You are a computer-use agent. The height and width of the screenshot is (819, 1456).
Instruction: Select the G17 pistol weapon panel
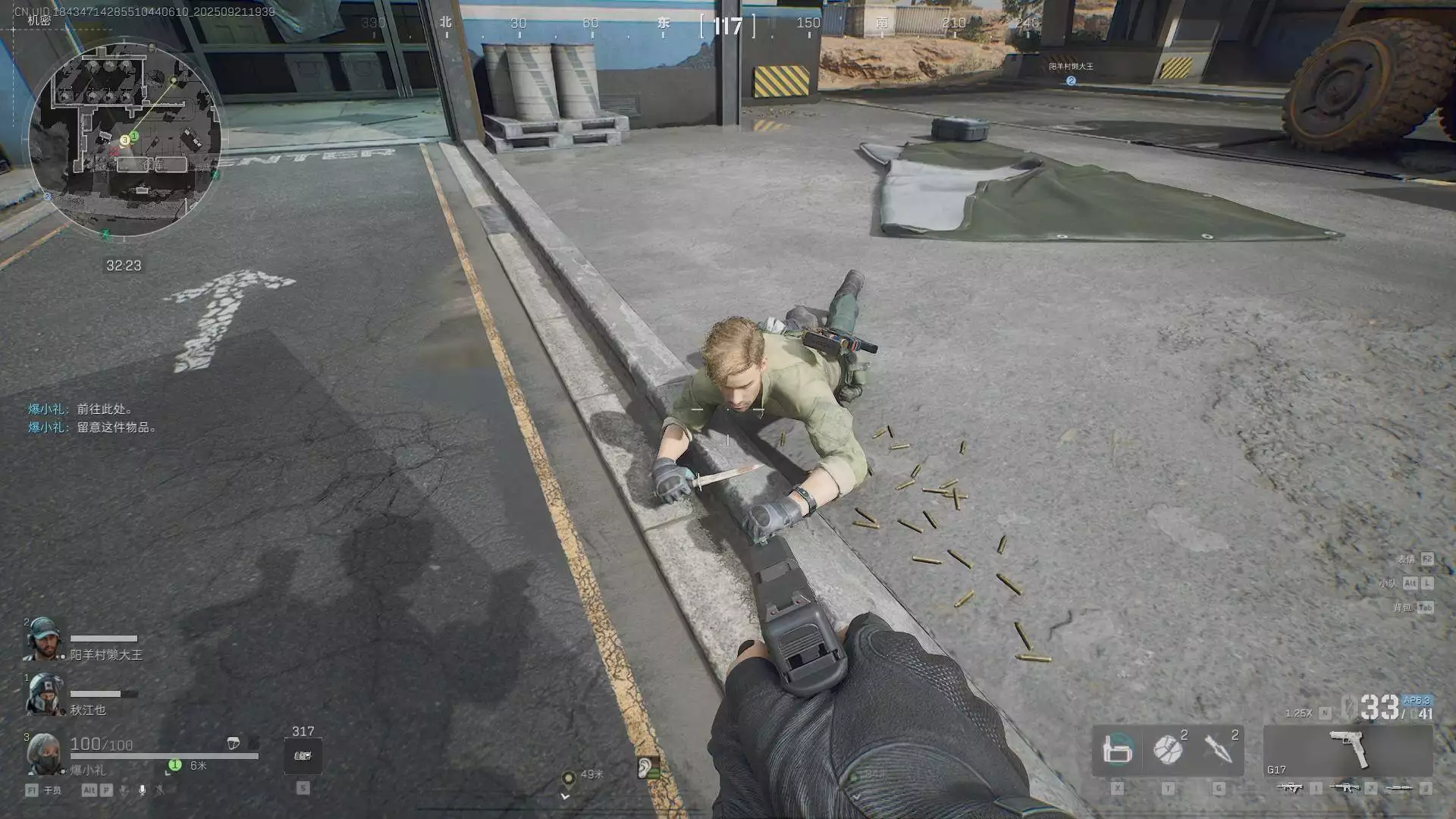pyautogui.click(x=1348, y=750)
